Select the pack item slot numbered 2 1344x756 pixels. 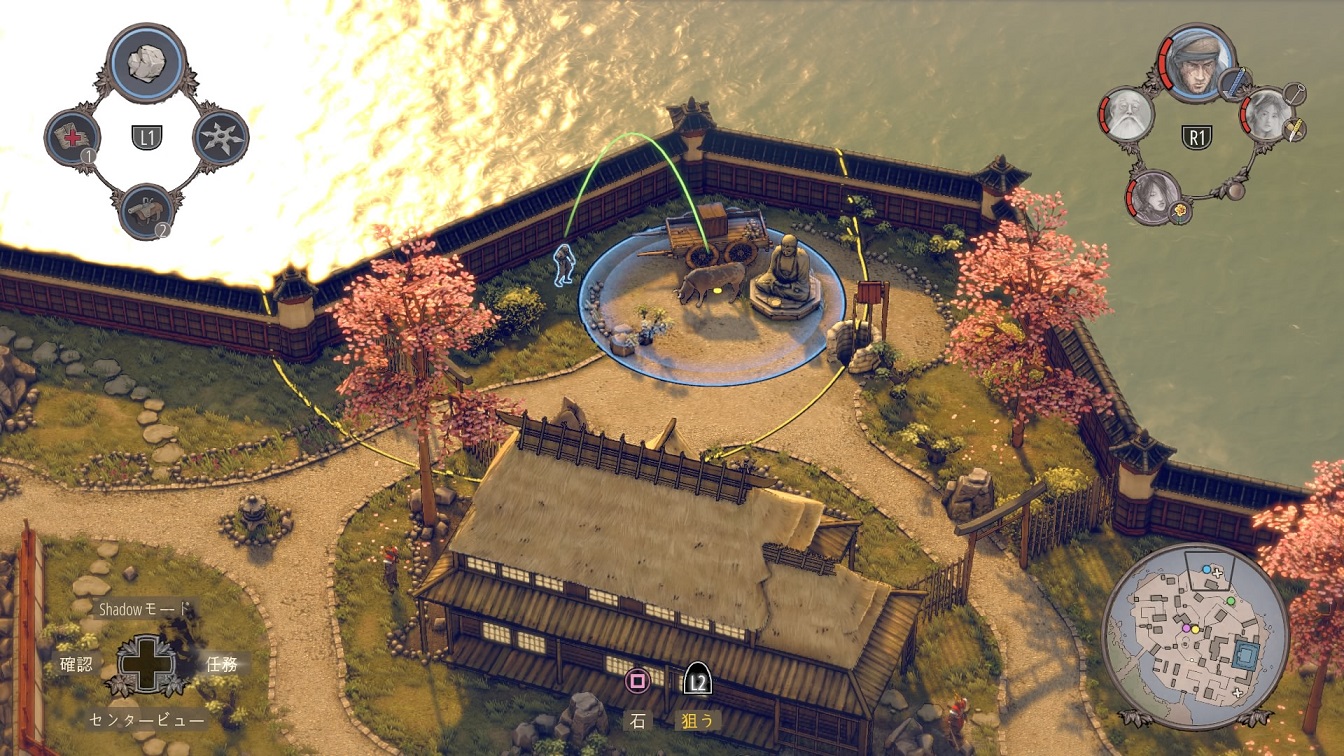pyautogui.click(x=146, y=211)
